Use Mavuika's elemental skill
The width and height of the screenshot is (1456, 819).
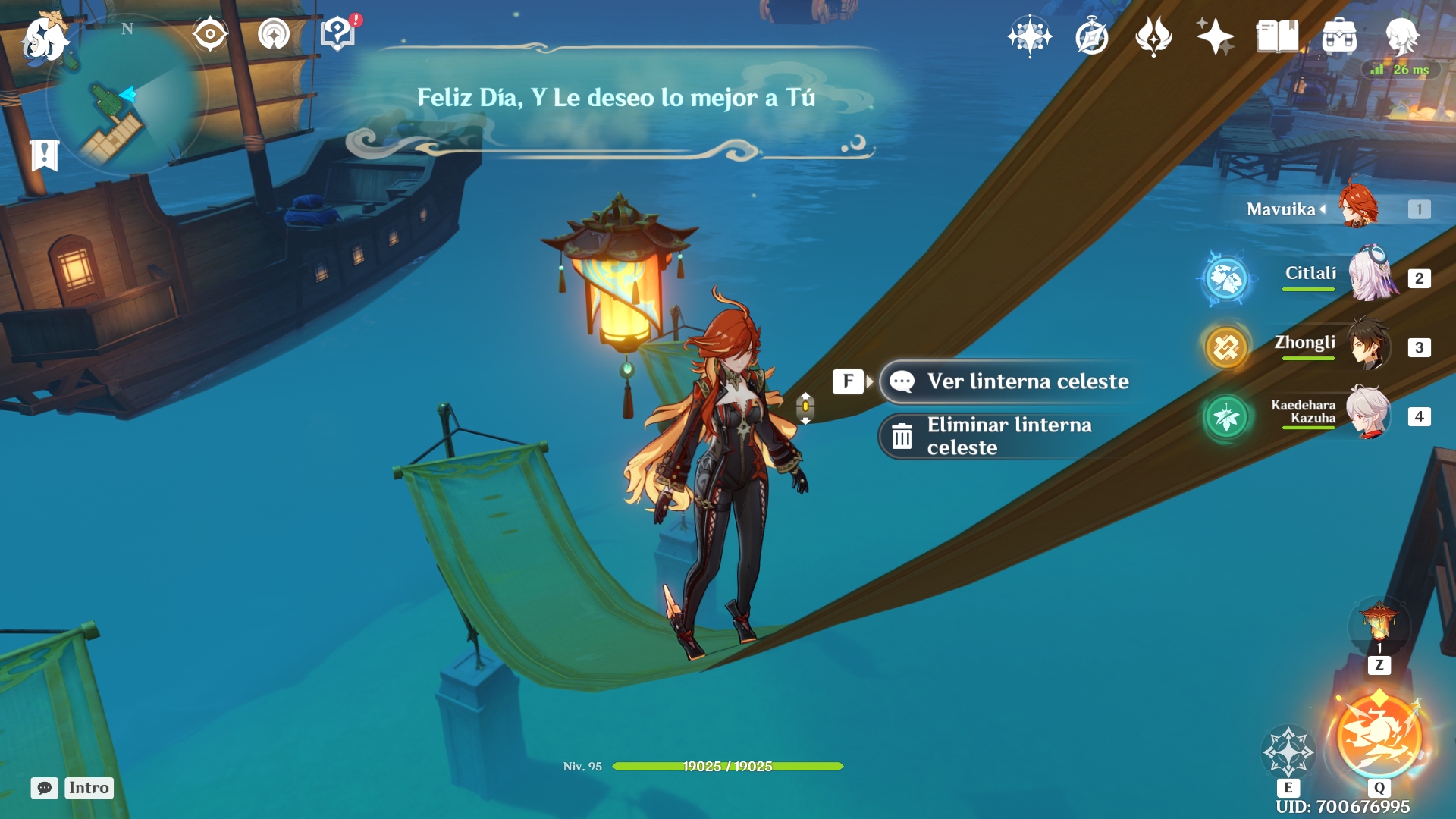click(1288, 751)
